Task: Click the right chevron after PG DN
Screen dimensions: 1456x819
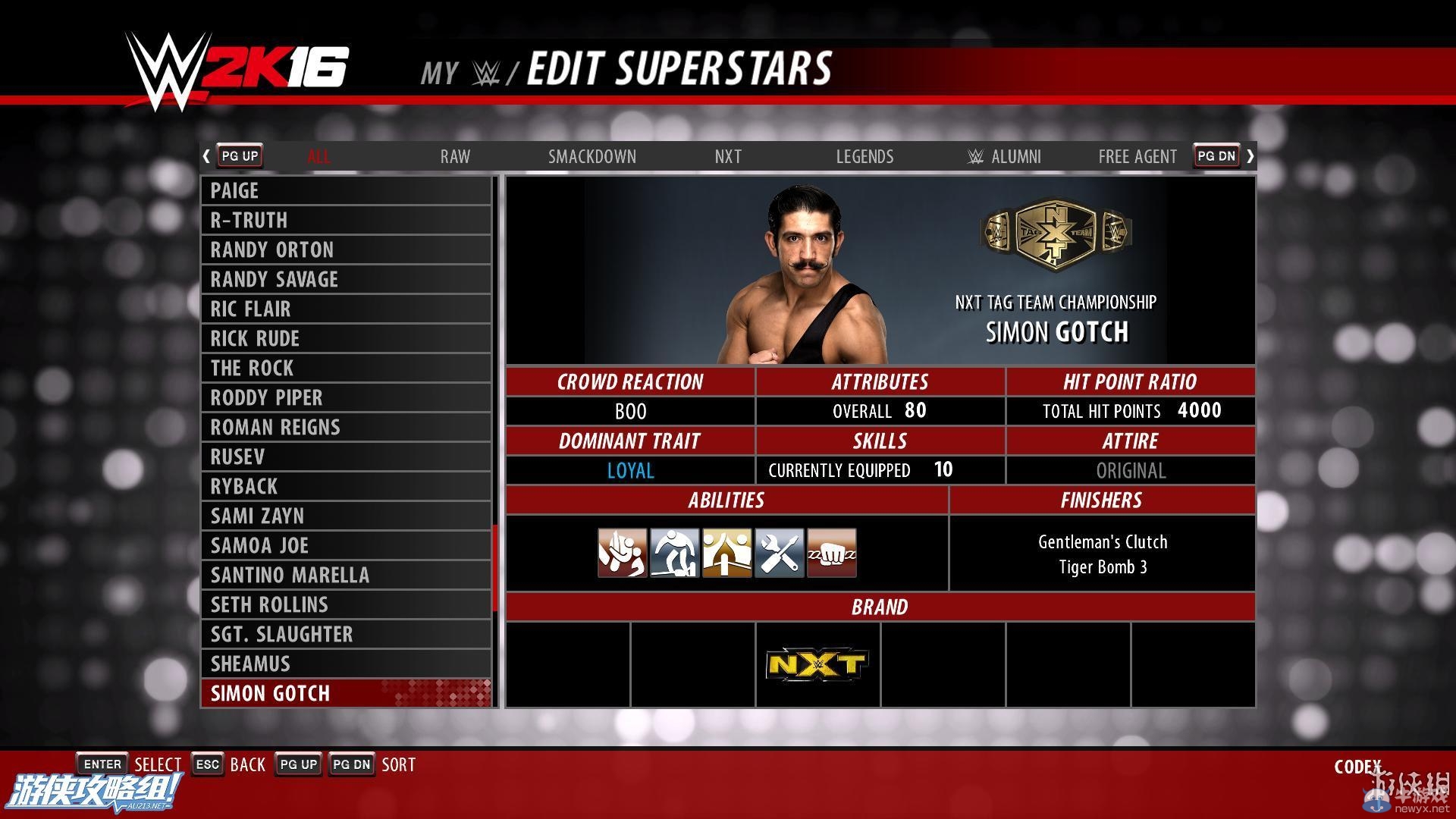Action: click(x=1250, y=156)
